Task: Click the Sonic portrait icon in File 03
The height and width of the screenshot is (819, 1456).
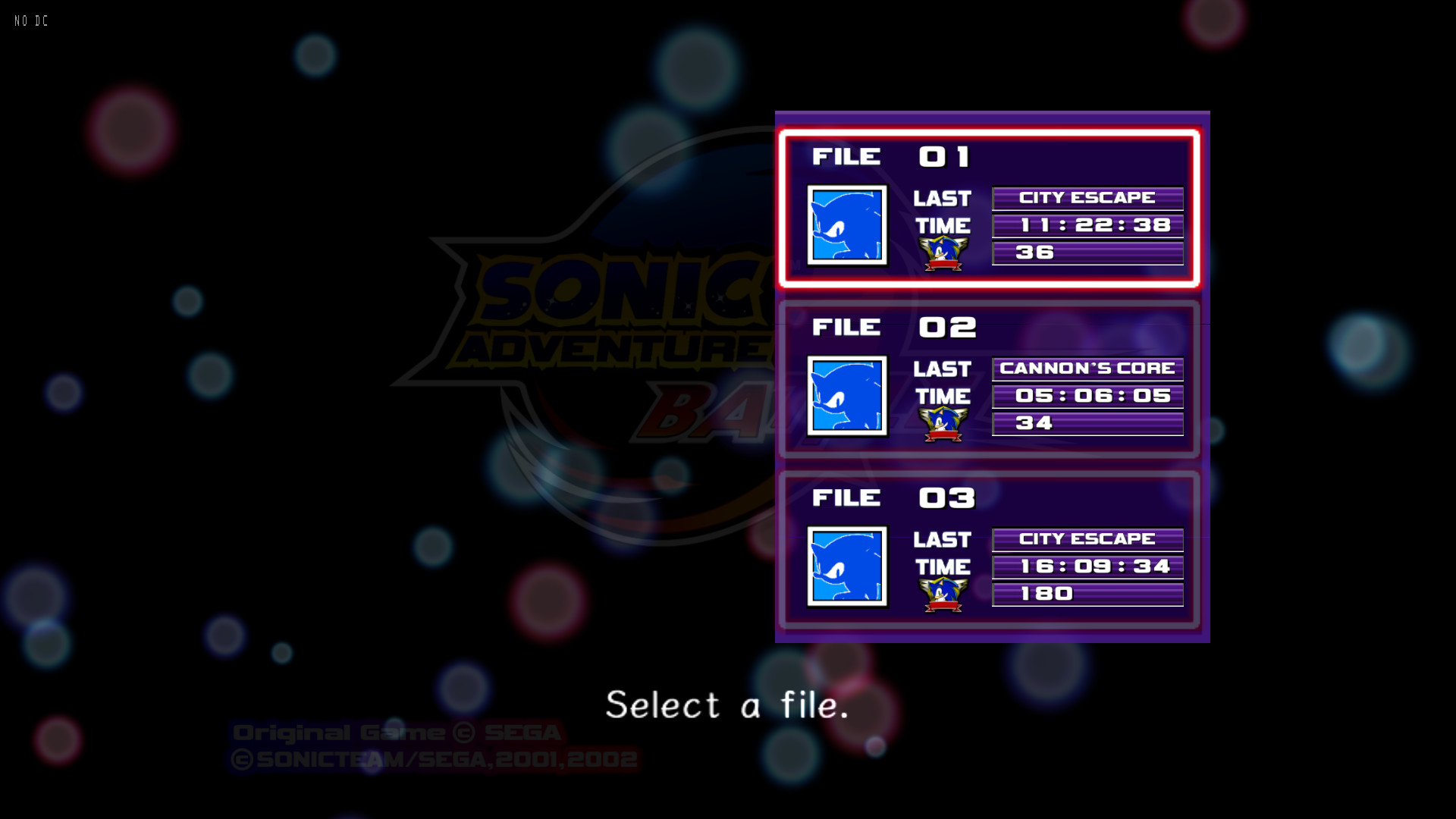Action: [847, 566]
